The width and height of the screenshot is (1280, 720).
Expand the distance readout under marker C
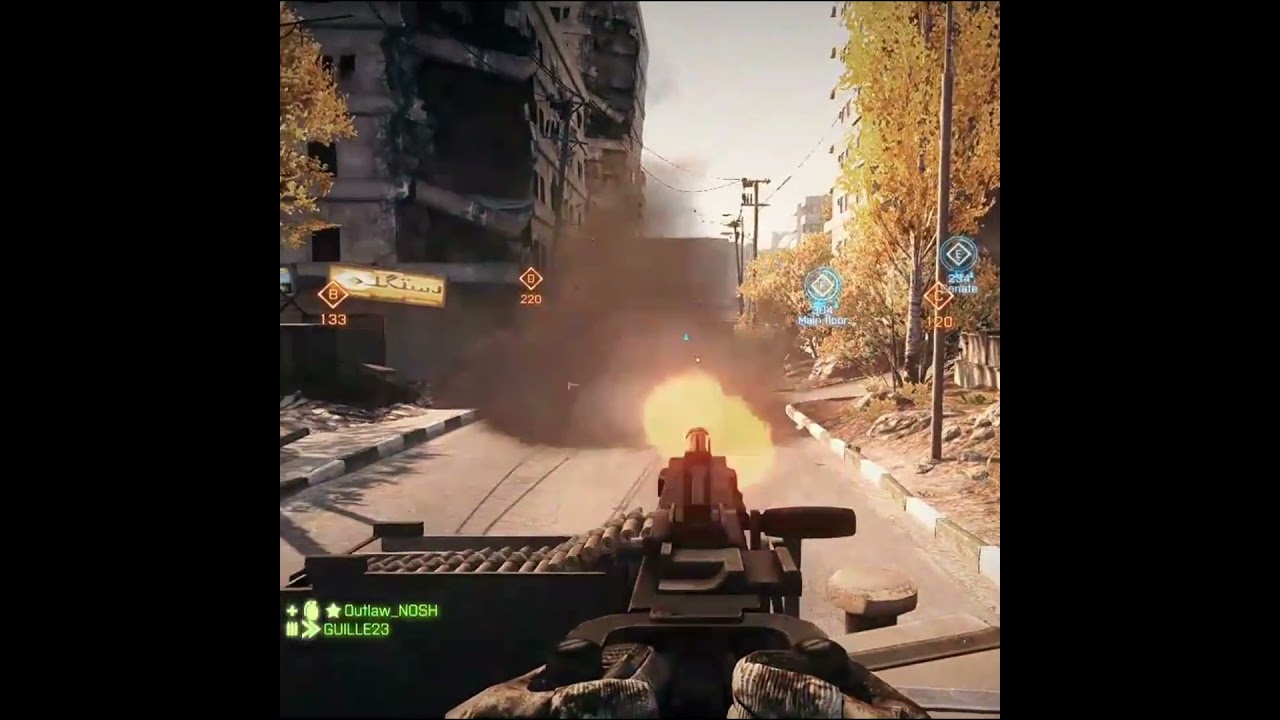[x=939, y=322]
